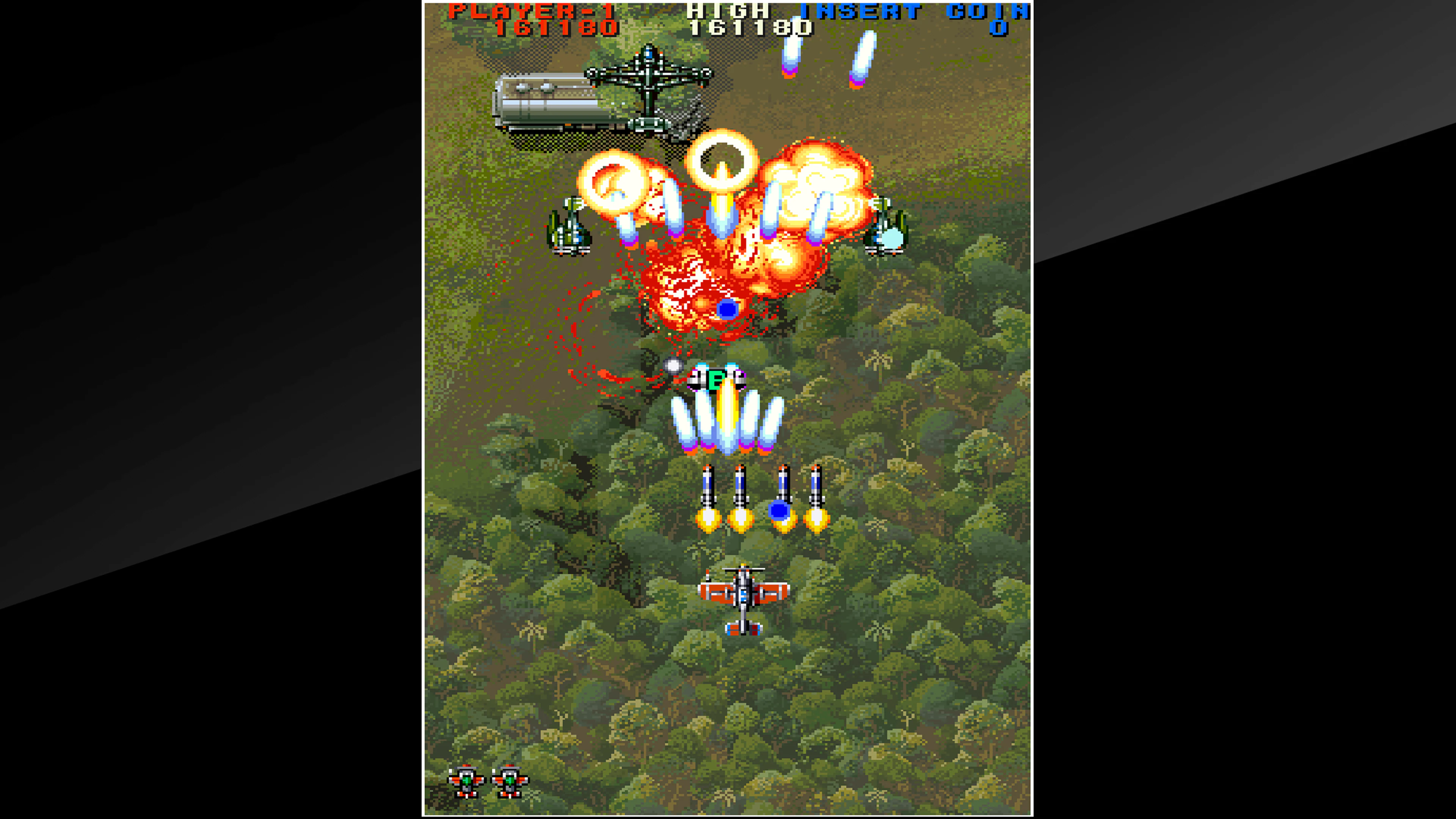Image resolution: width=1456 pixels, height=819 pixels.
Task: Toggle the small white orb beside the power-up
Action: point(673,366)
